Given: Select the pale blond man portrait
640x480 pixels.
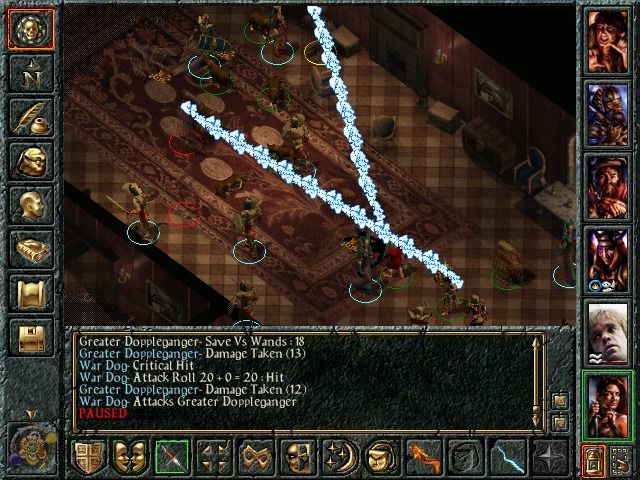Looking at the screenshot, I should [x=607, y=328].
